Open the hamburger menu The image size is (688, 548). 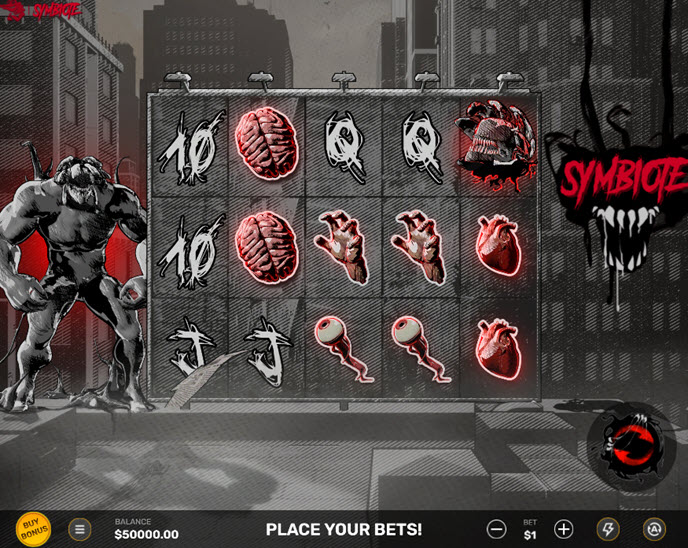click(80, 529)
